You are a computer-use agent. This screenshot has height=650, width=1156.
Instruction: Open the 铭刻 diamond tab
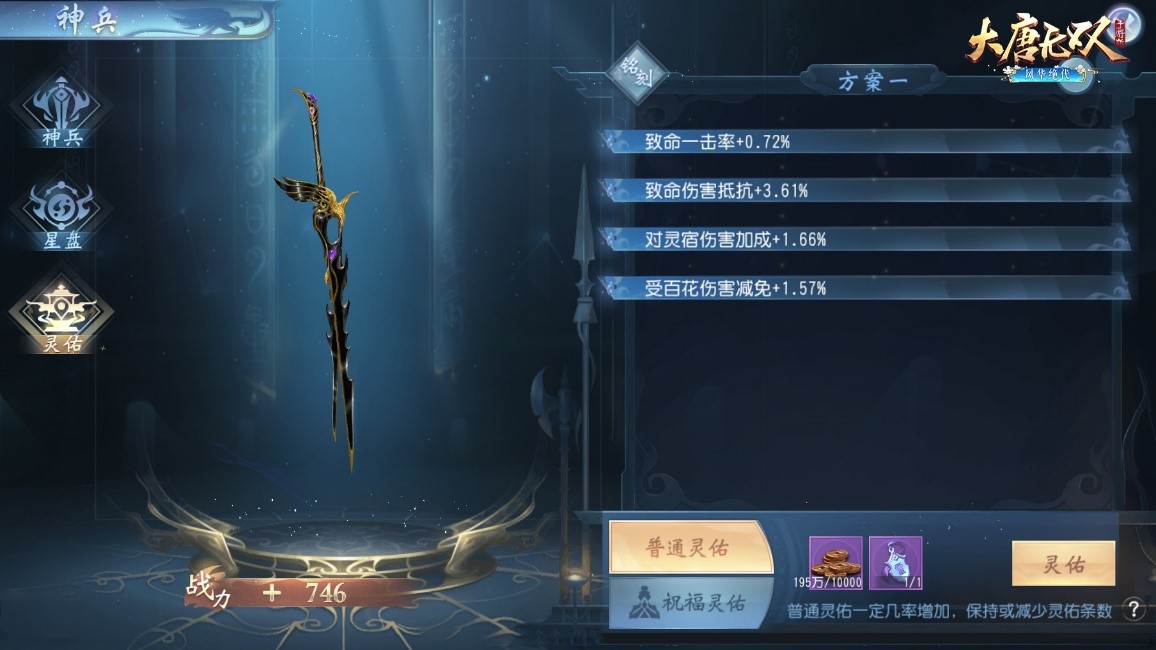638,76
